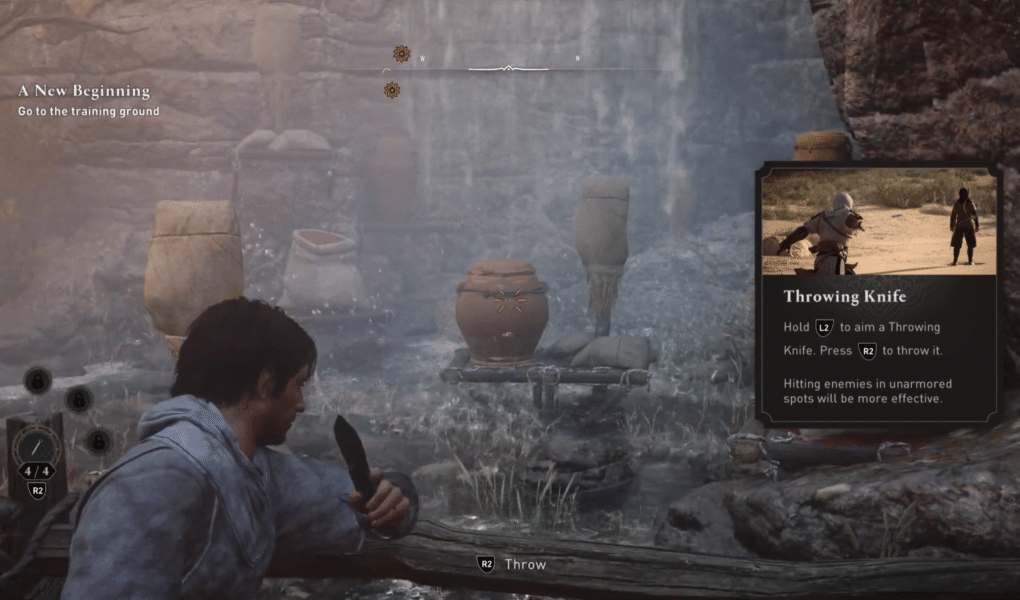
Task: Open the A New Beginning quest tracker
Action: (x=84, y=92)
